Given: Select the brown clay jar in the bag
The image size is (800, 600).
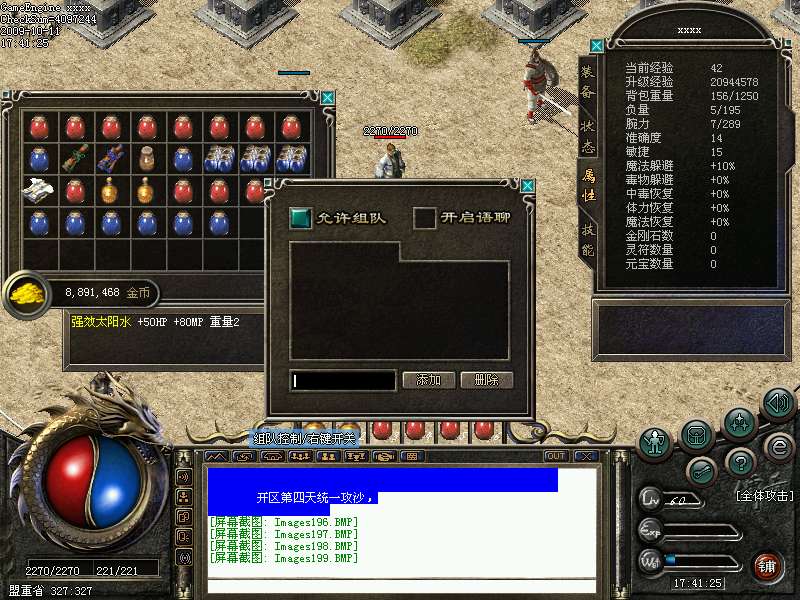Looking at the screenshot, I should click(147, 158).
